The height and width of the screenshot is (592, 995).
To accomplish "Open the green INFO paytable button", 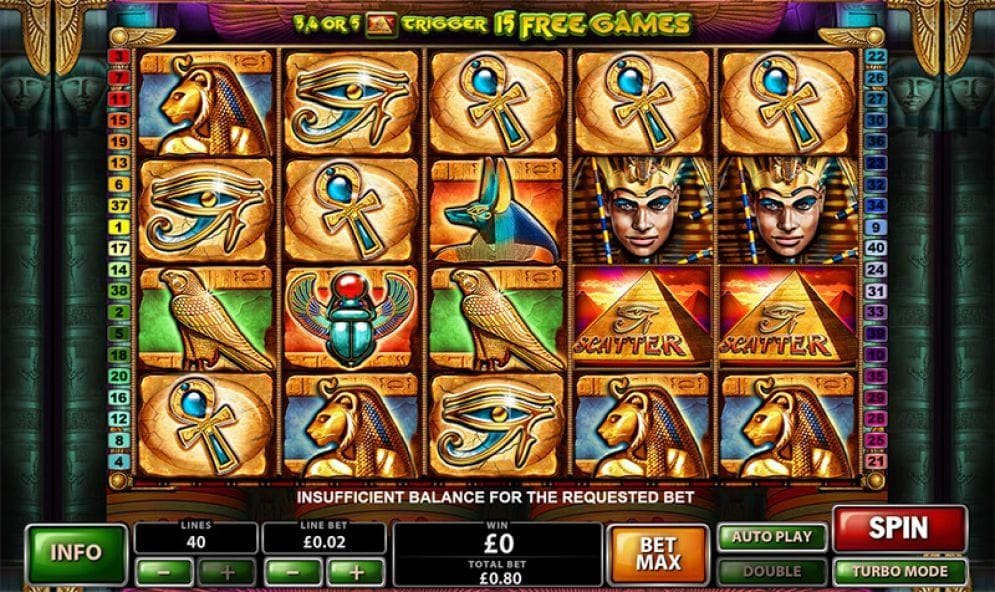I will [x=76, y=553].
